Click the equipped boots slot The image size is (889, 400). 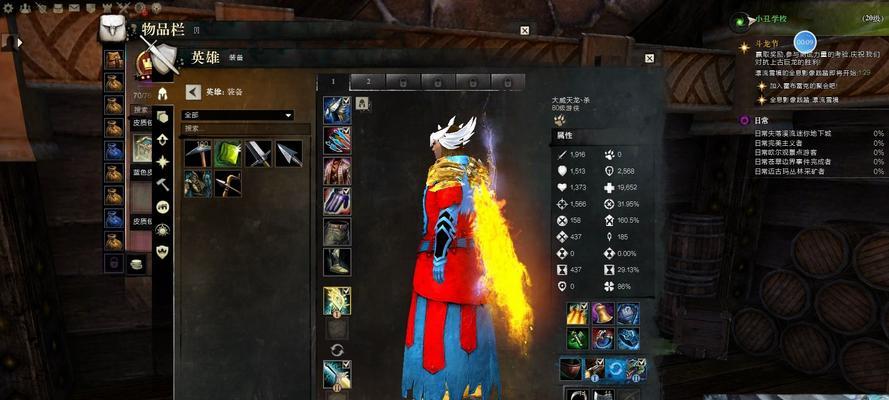336,262
